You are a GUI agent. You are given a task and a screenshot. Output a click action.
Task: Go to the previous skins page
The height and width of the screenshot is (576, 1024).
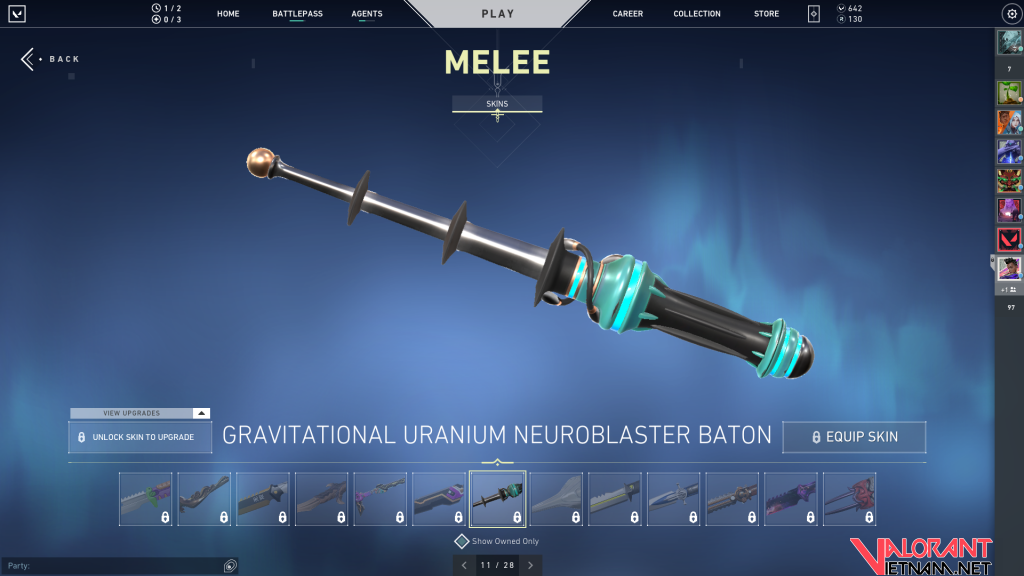click(463, 565)
